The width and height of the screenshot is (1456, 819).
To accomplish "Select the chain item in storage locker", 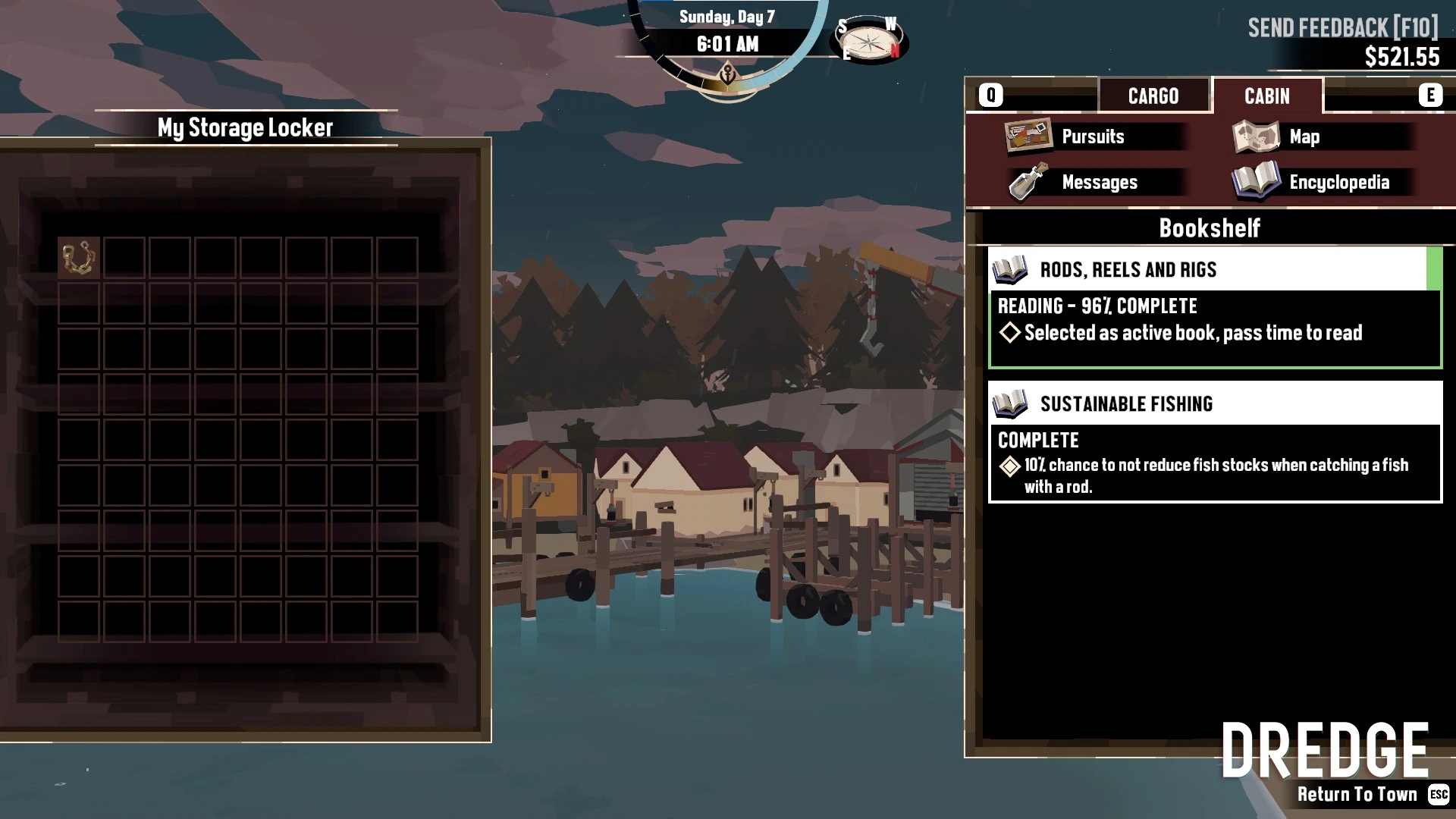I will [79, 258].
